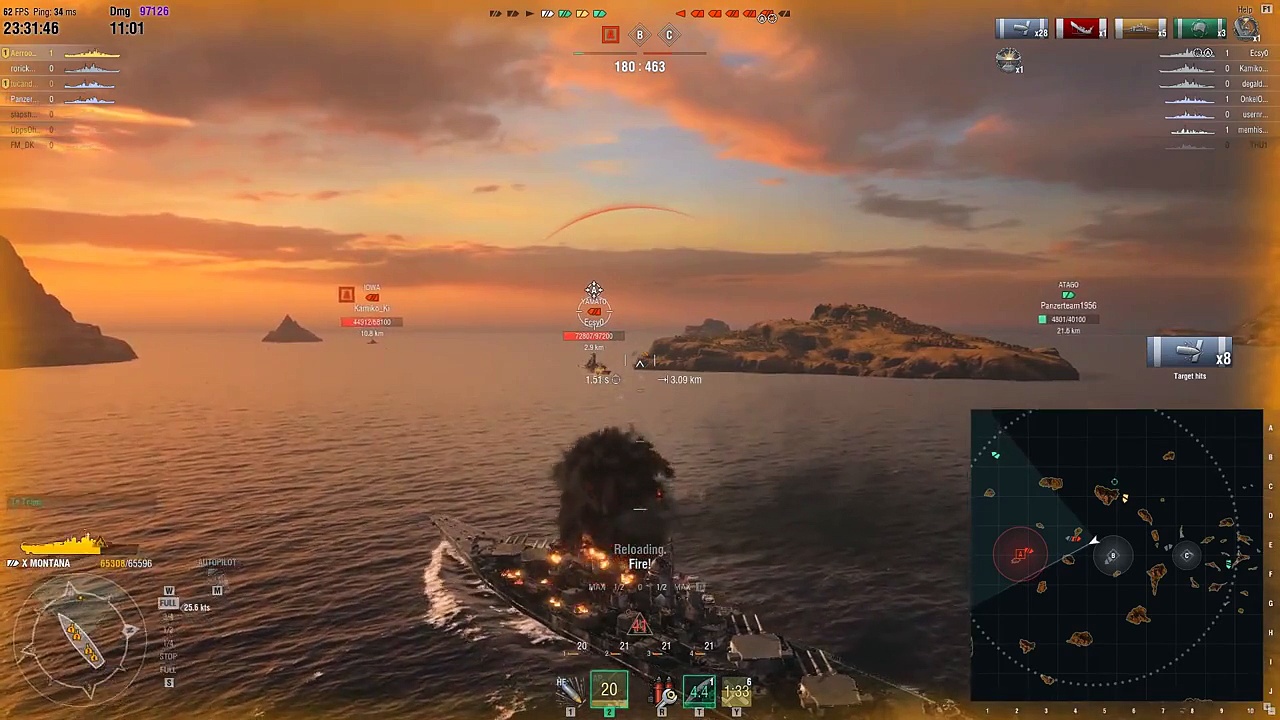The height and width of the screenshot is (720, 1280).
Task: Select player memhis in the team list
Action: 1252,130
